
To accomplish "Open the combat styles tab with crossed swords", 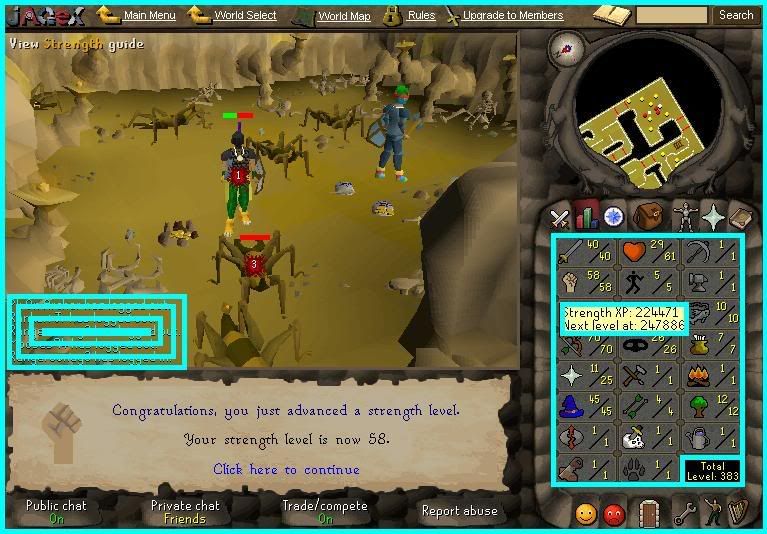I will coord(560,216).
